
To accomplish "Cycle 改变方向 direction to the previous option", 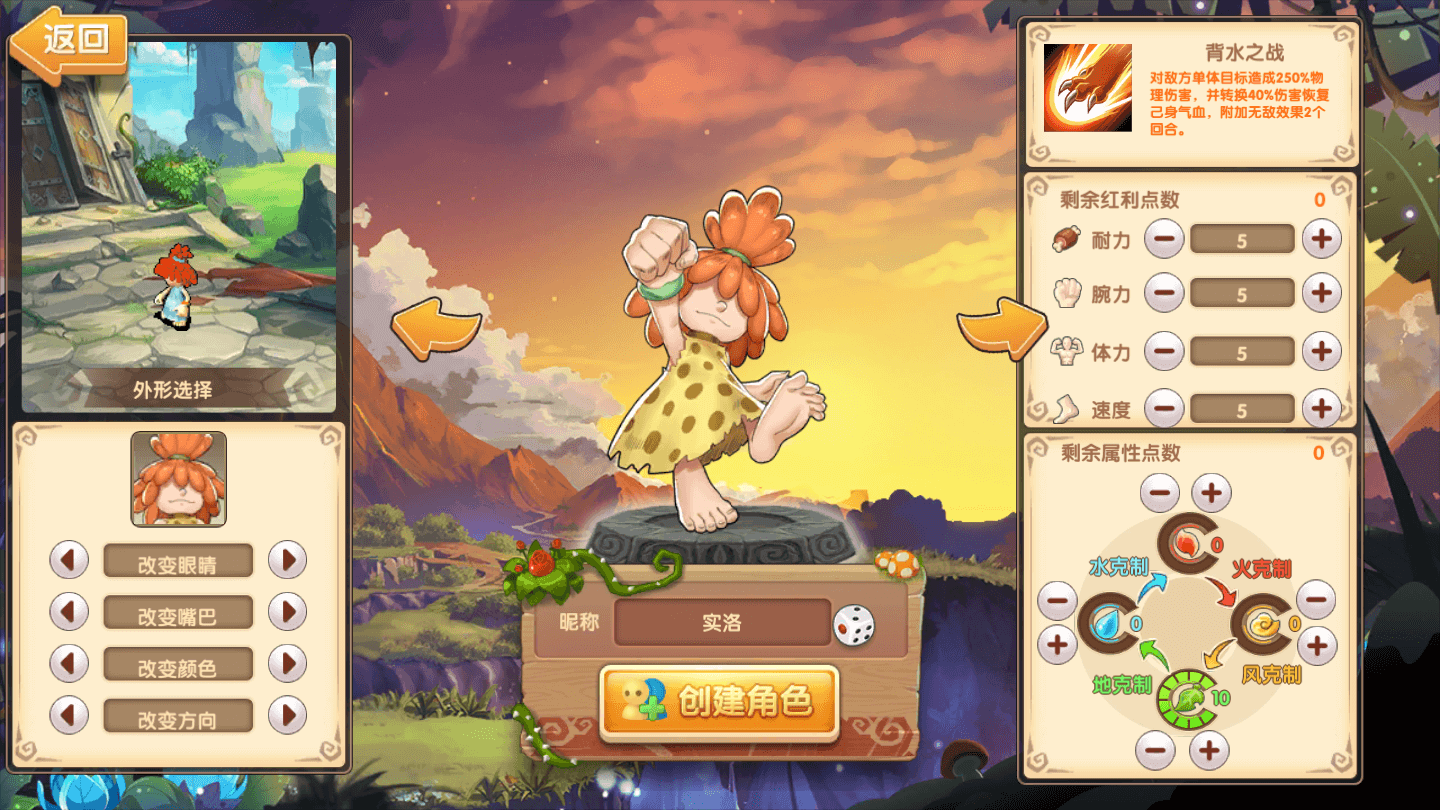I will [x=69, y=715].
